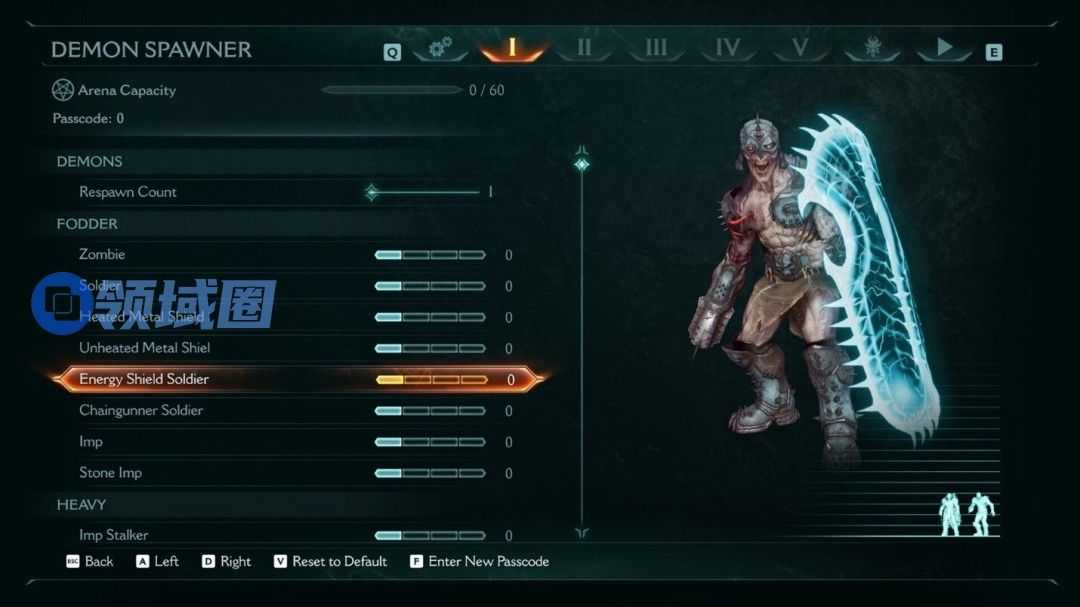Image resolution: width=1080 pixels, height=607 pixels.
Task: Choose the Unheated Metal Shield row
Action: 145,348
